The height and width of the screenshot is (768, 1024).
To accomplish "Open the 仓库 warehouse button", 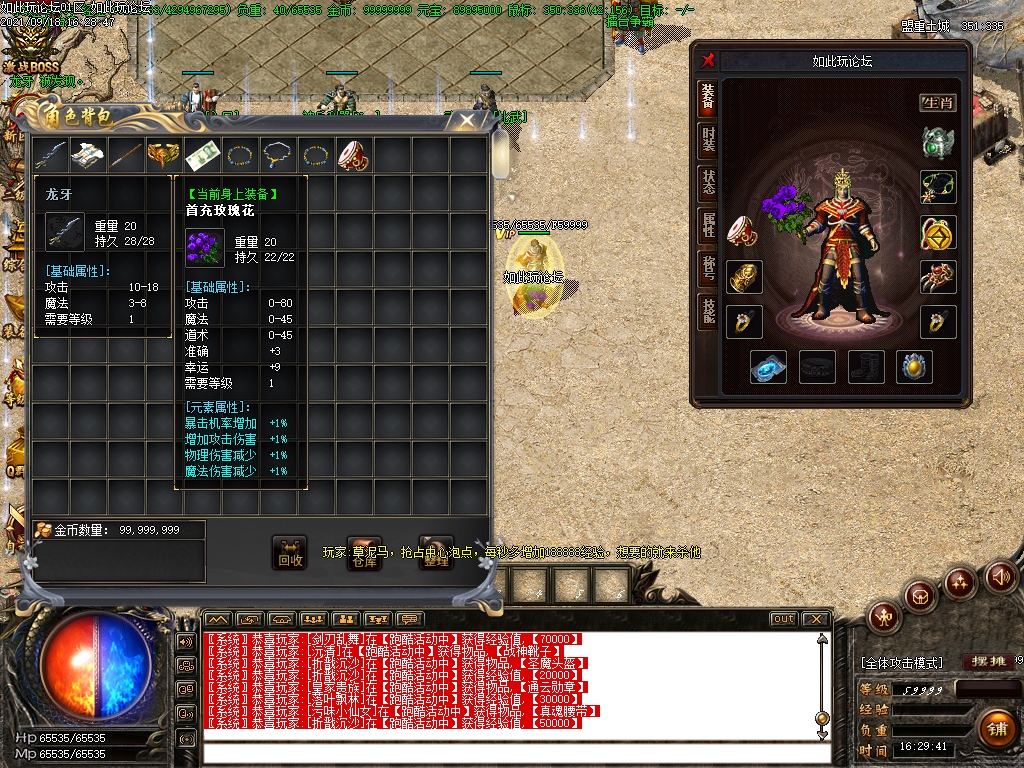I will (365, 552).
